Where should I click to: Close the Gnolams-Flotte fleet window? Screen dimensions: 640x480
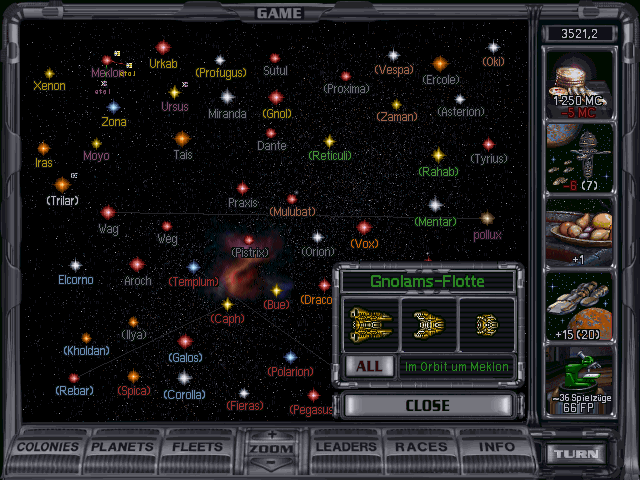click(428, 406)
